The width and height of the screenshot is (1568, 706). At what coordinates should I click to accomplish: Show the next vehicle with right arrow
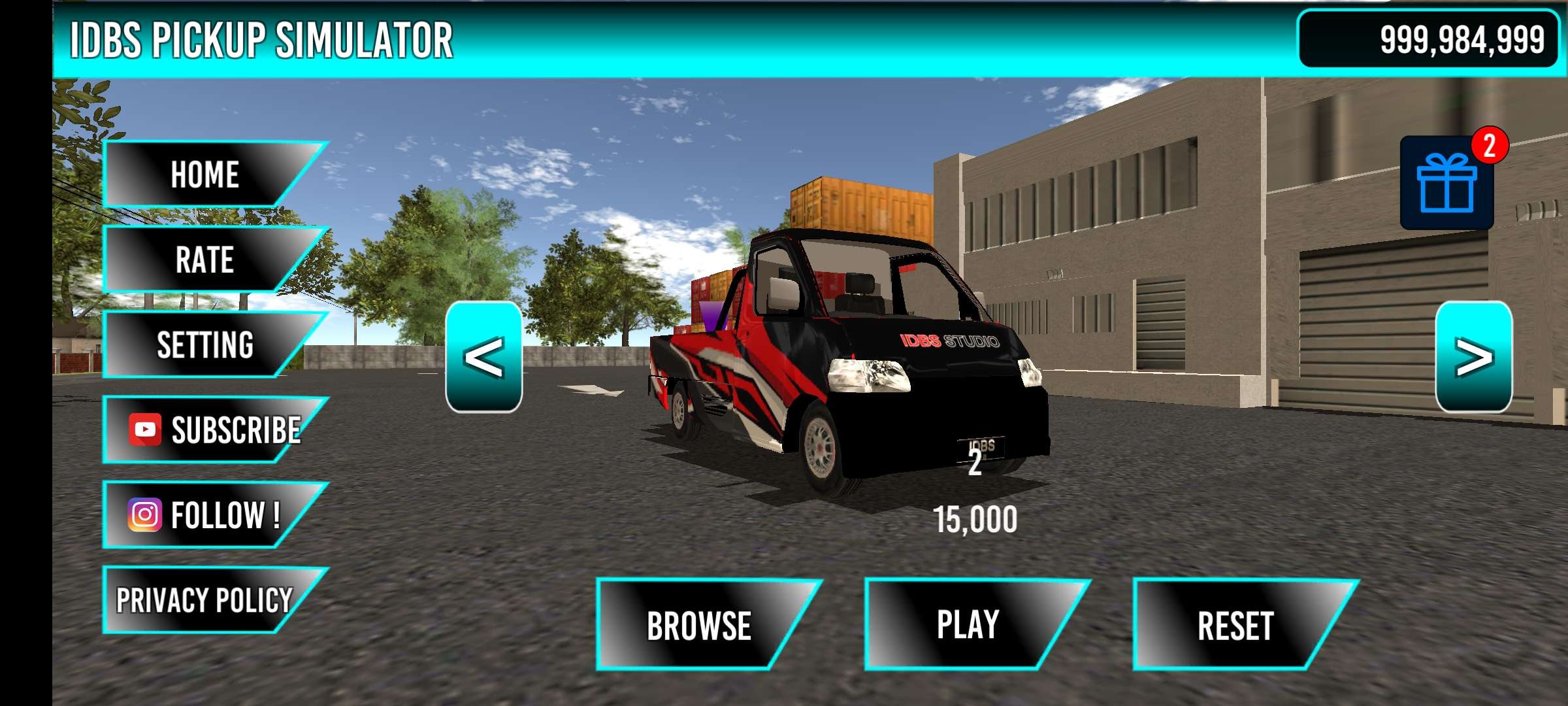point(1473,357)
